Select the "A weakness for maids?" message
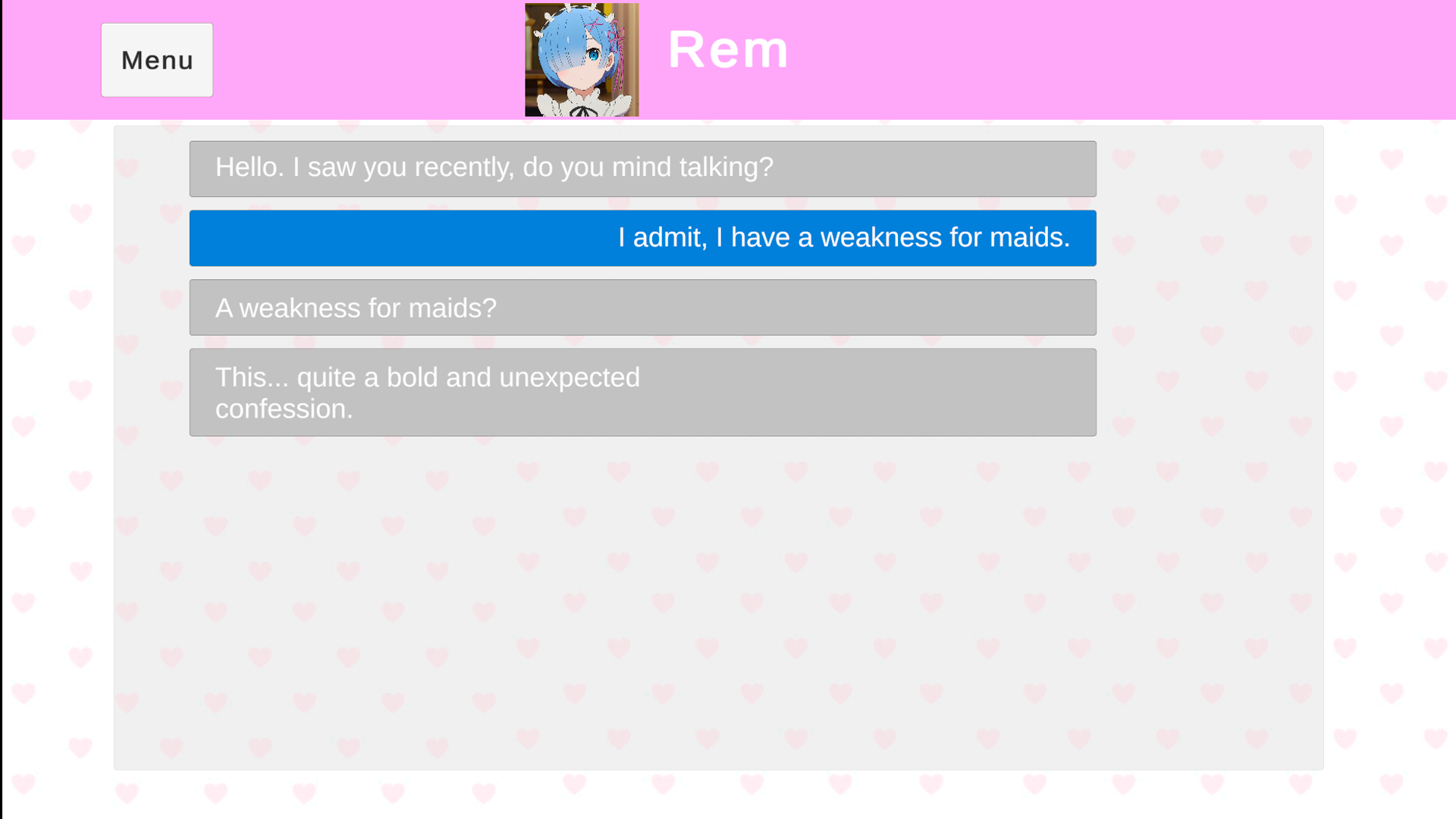 642,307
